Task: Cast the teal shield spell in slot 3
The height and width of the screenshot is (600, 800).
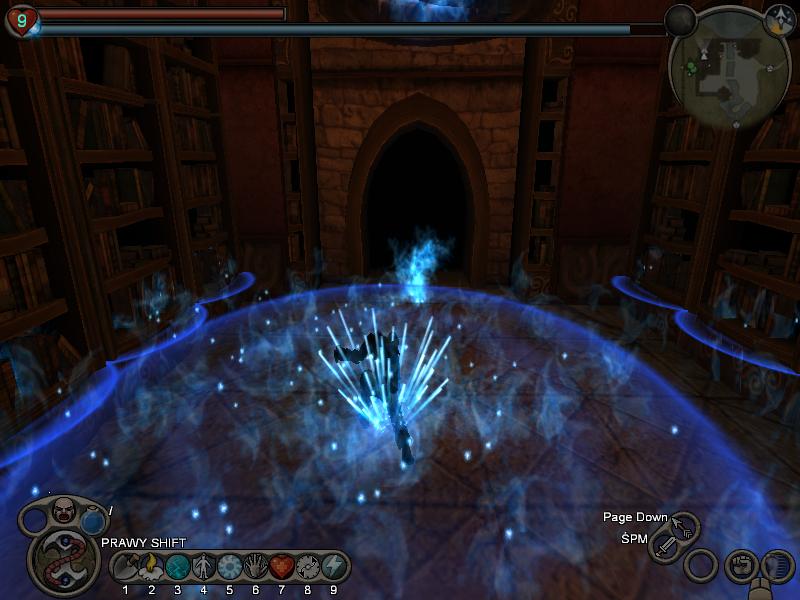Action: tap(177, 566)
